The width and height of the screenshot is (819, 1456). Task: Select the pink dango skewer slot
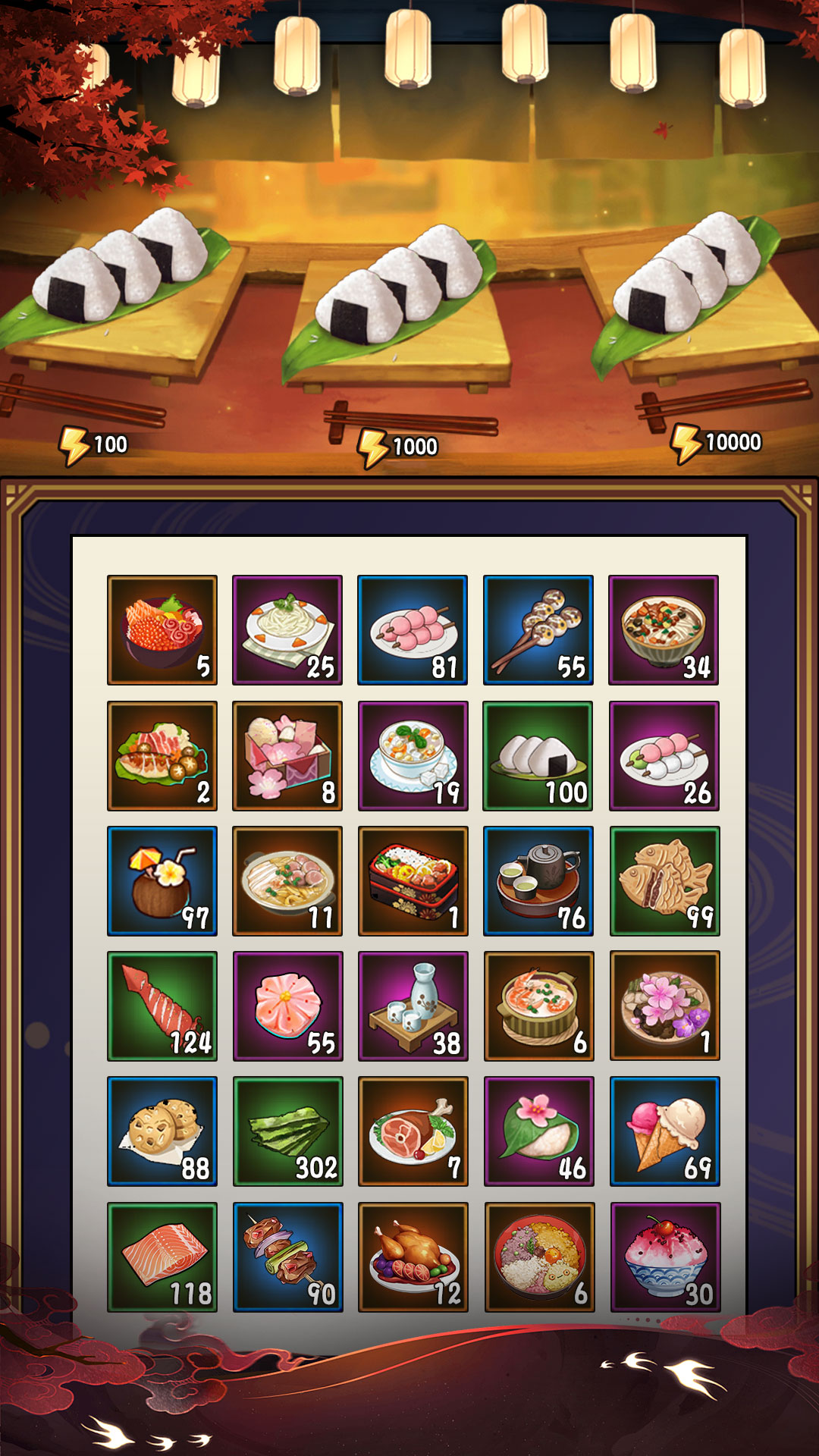(x=413, y=629)
